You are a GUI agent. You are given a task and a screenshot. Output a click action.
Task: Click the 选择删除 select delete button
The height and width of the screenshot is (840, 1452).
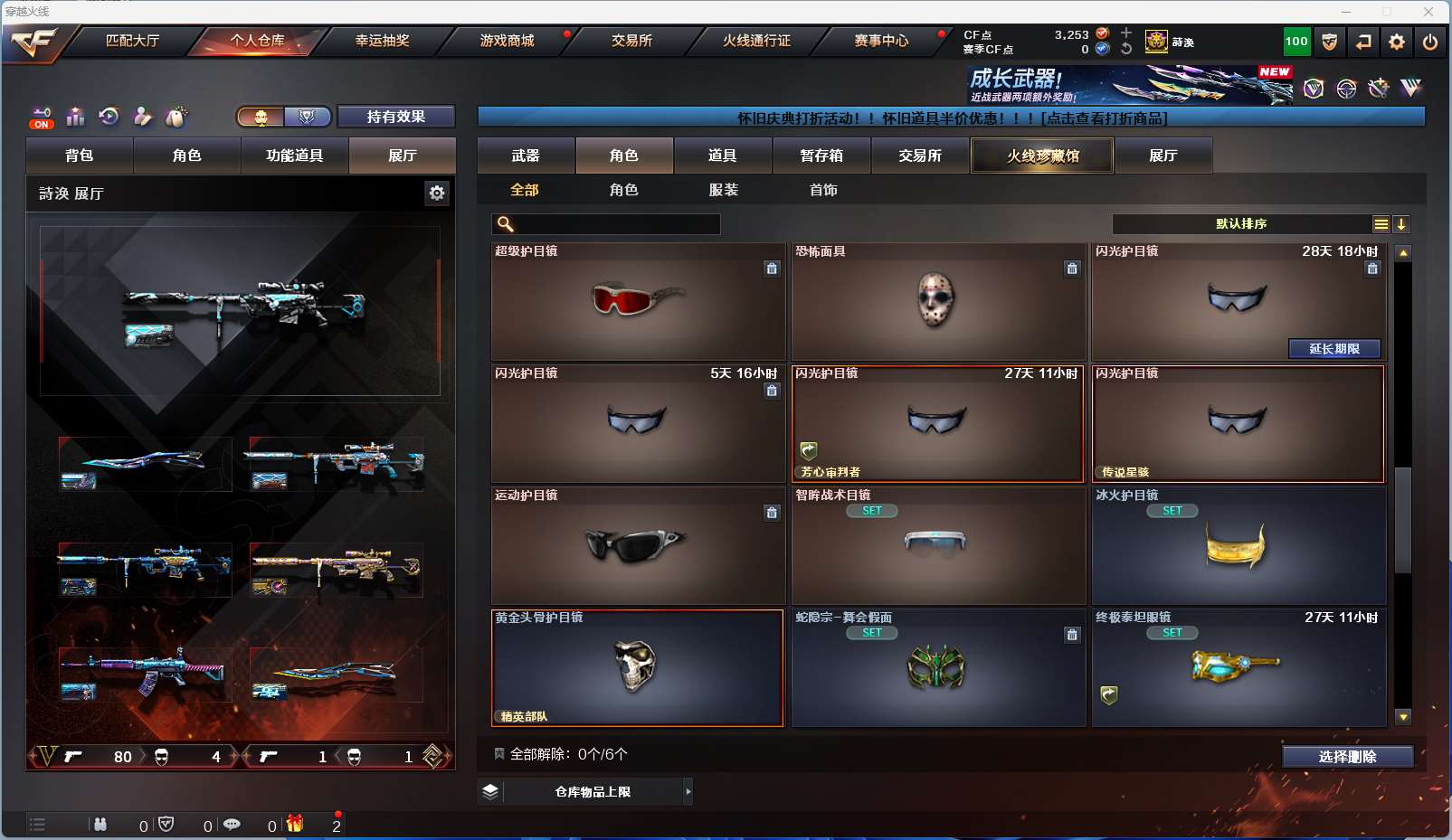[1347, 757]
